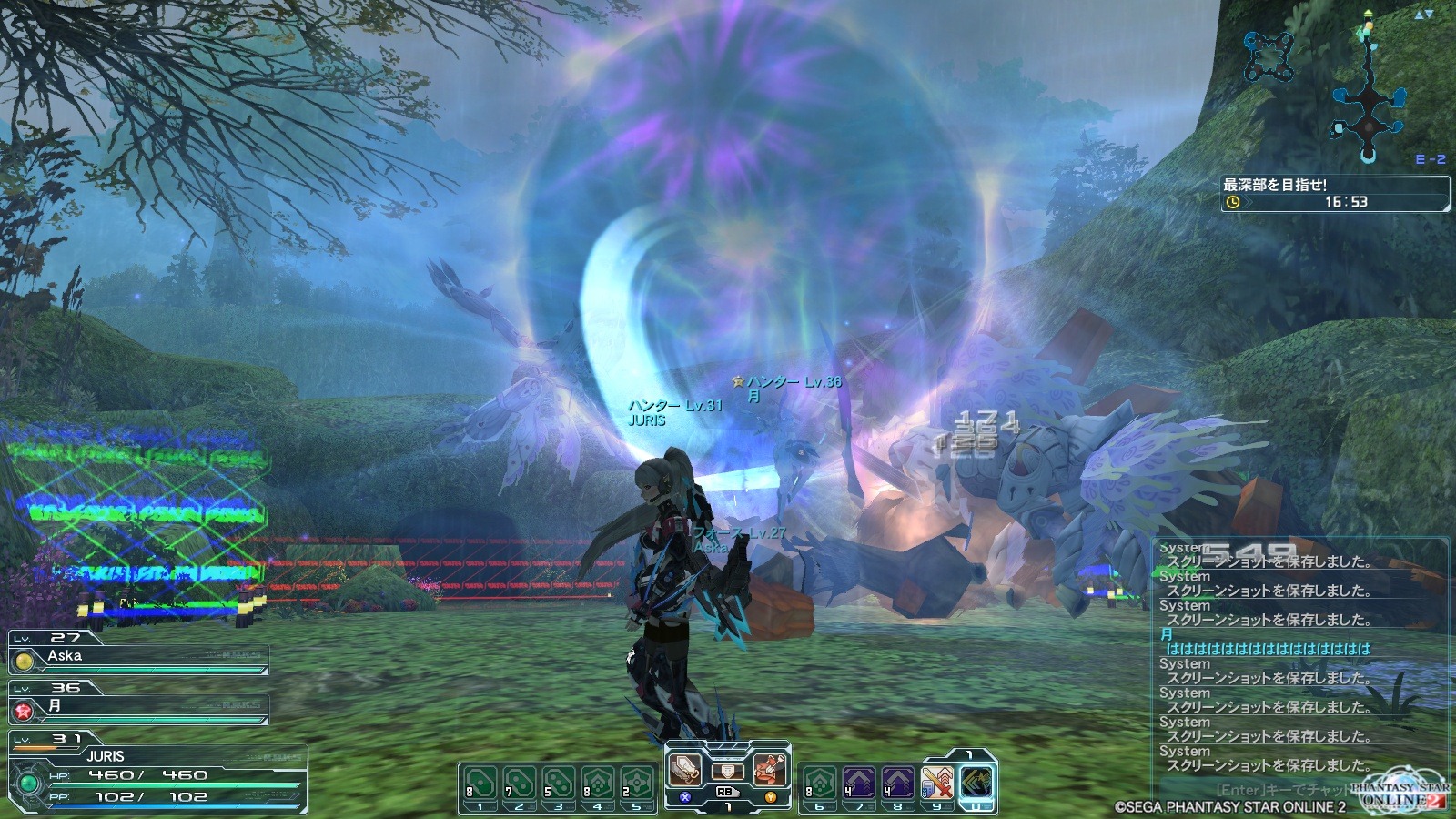
Task: Use the Dimate in hotbar slot 2
Action: 519,784
